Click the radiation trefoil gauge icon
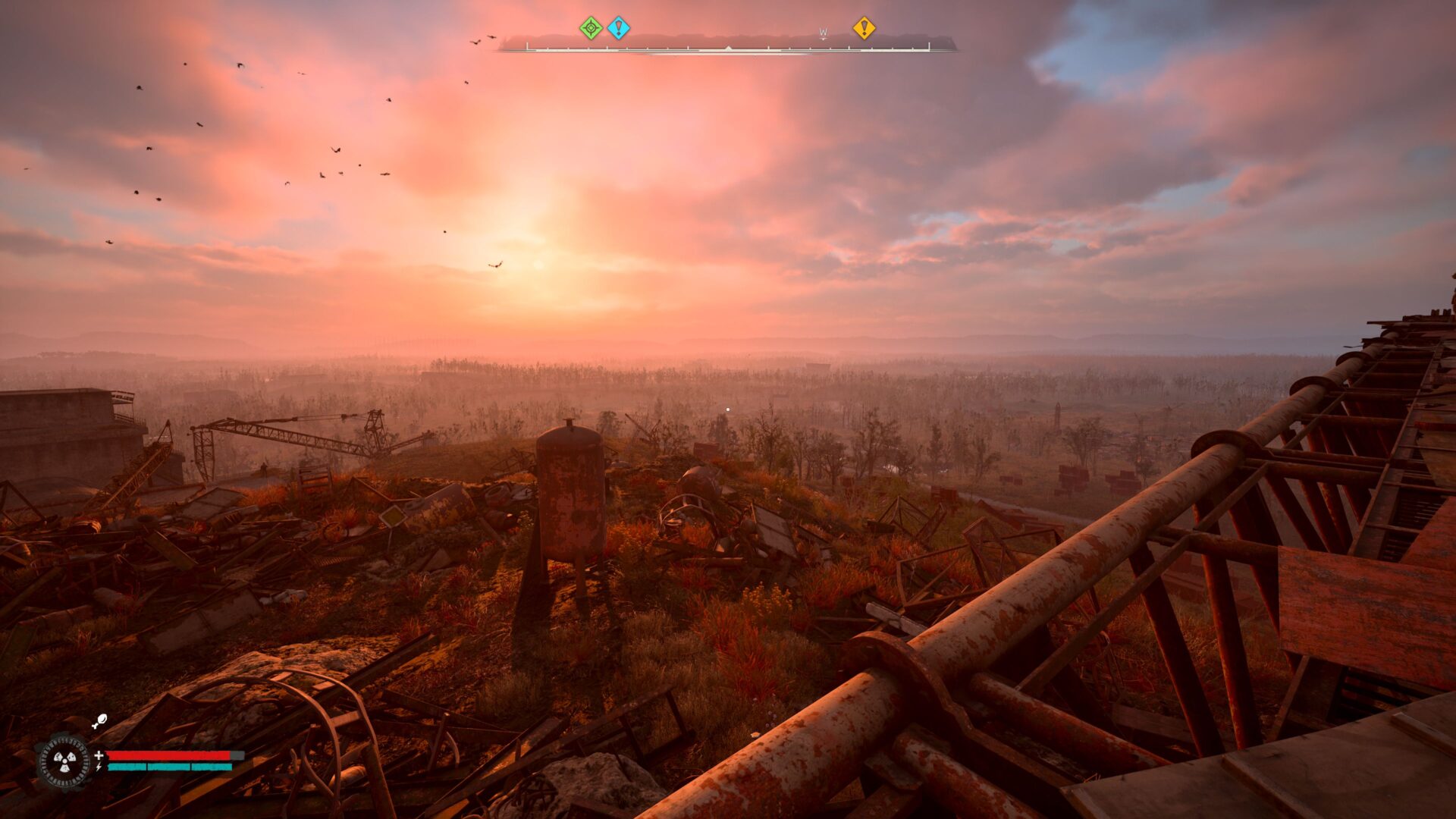The height and width of the screenshot is (819, 1456). point(64,761)
